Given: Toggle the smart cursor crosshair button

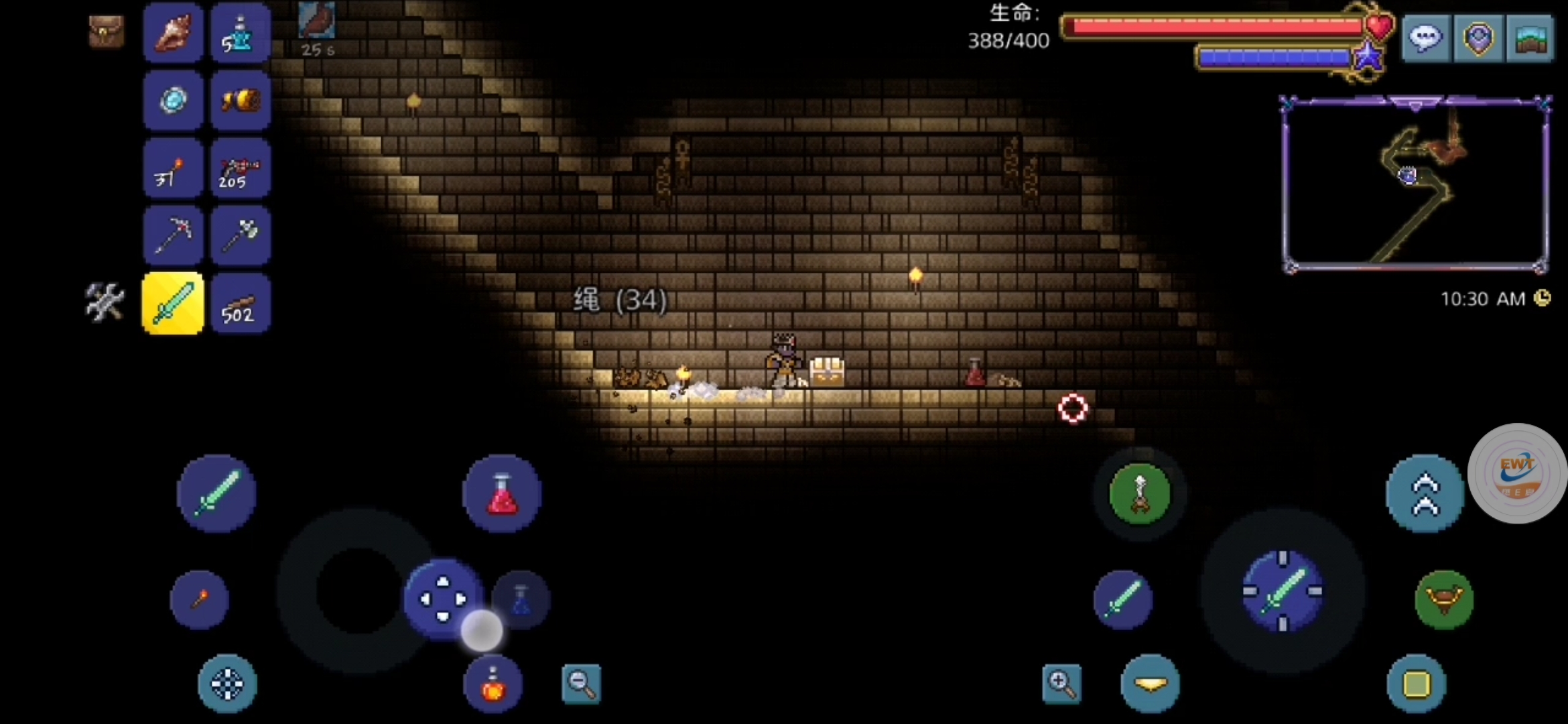Looking at the screenshot, I should 227,684.
